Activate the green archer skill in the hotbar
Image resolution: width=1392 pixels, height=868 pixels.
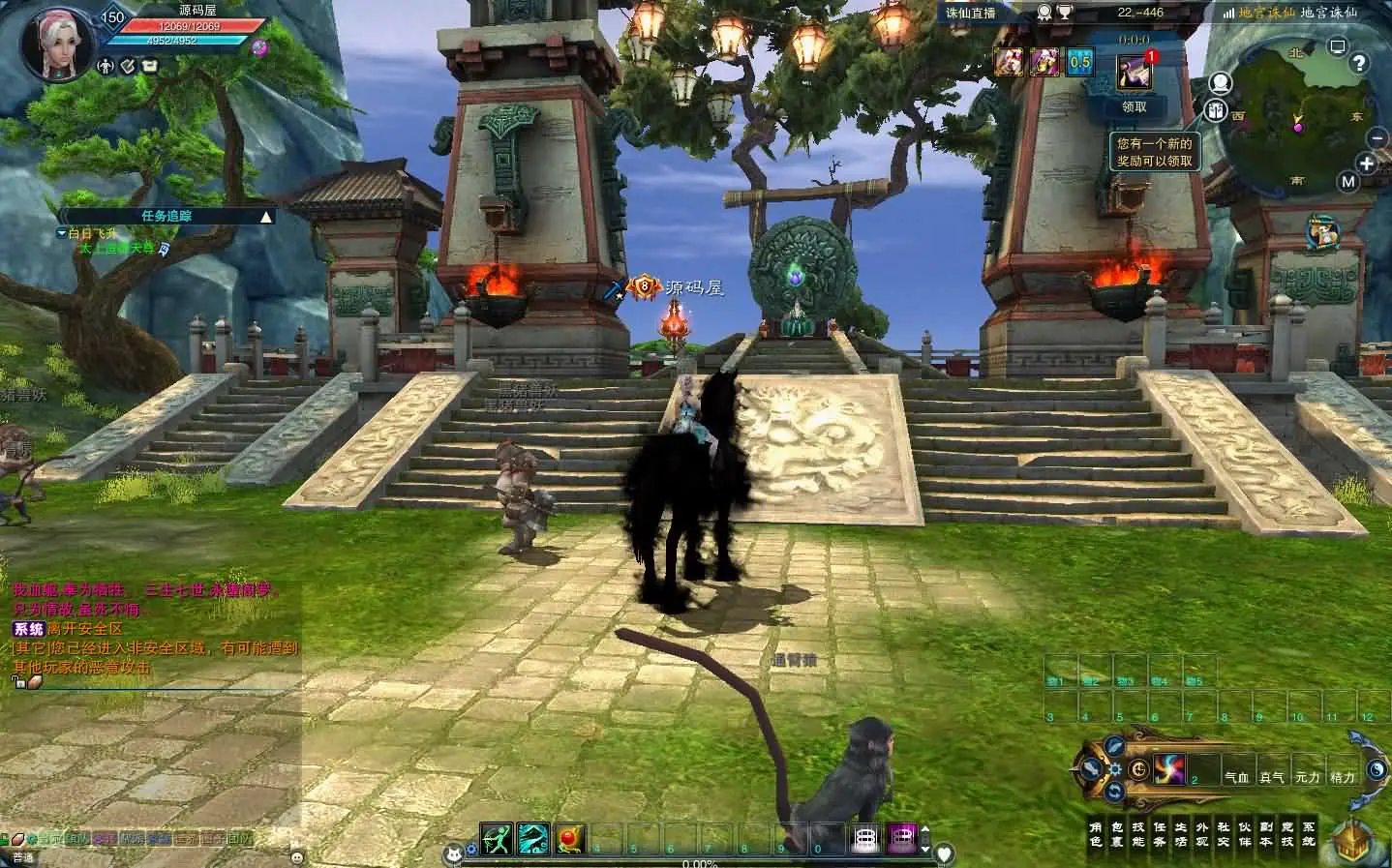point(497,838)
